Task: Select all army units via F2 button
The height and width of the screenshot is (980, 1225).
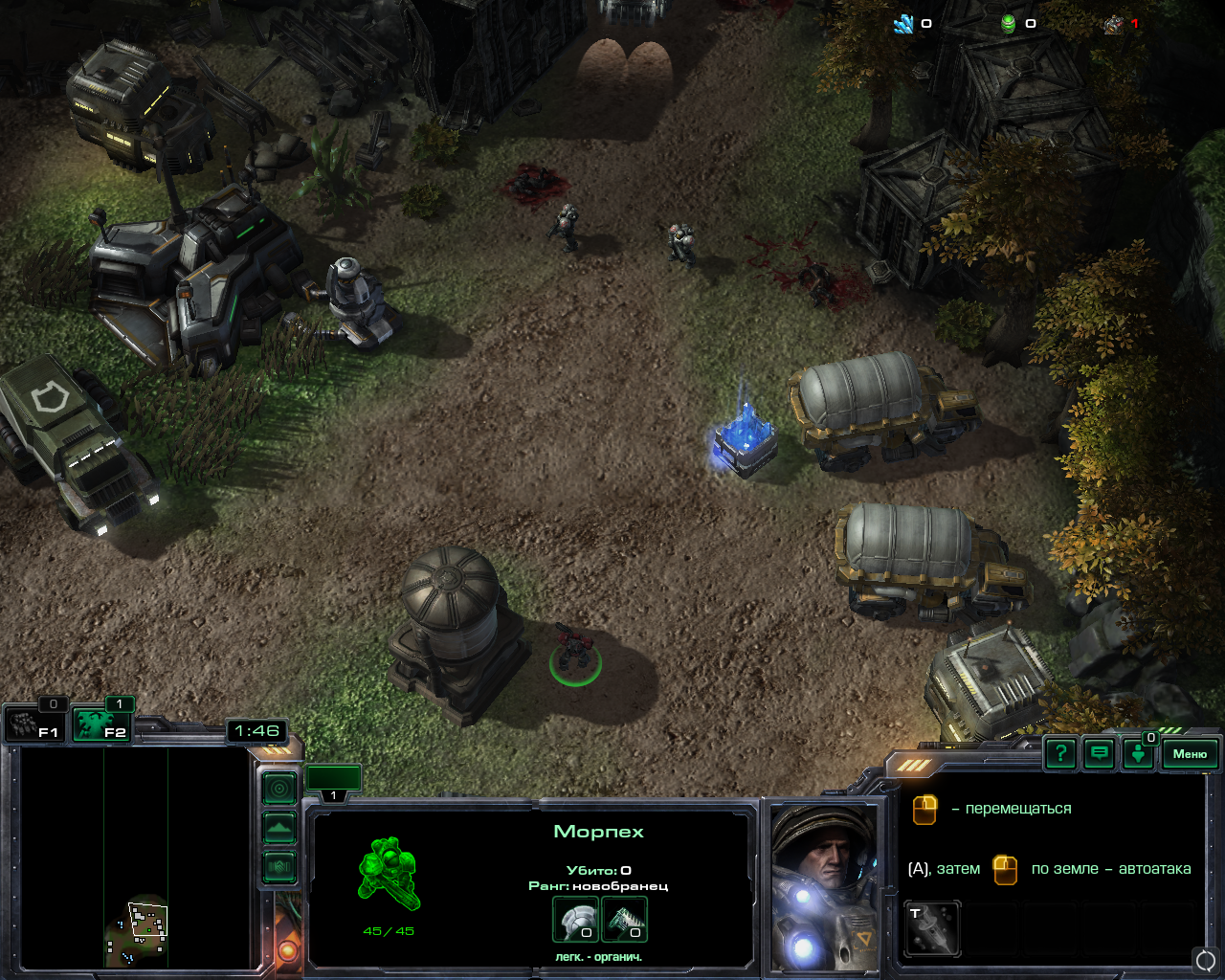Action: [x=102, y=724]
